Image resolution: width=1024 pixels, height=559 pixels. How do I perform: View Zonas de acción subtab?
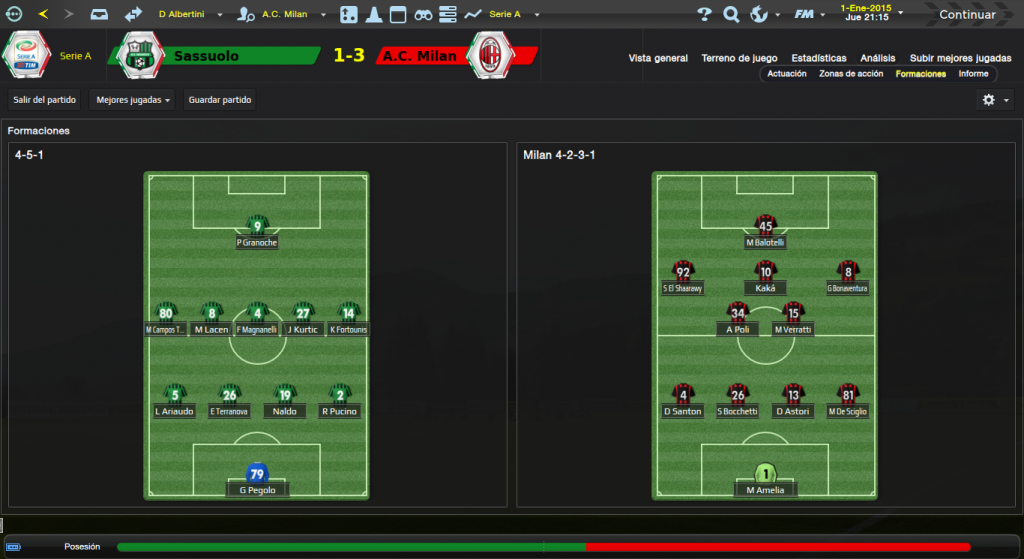[x=850, y=74]
